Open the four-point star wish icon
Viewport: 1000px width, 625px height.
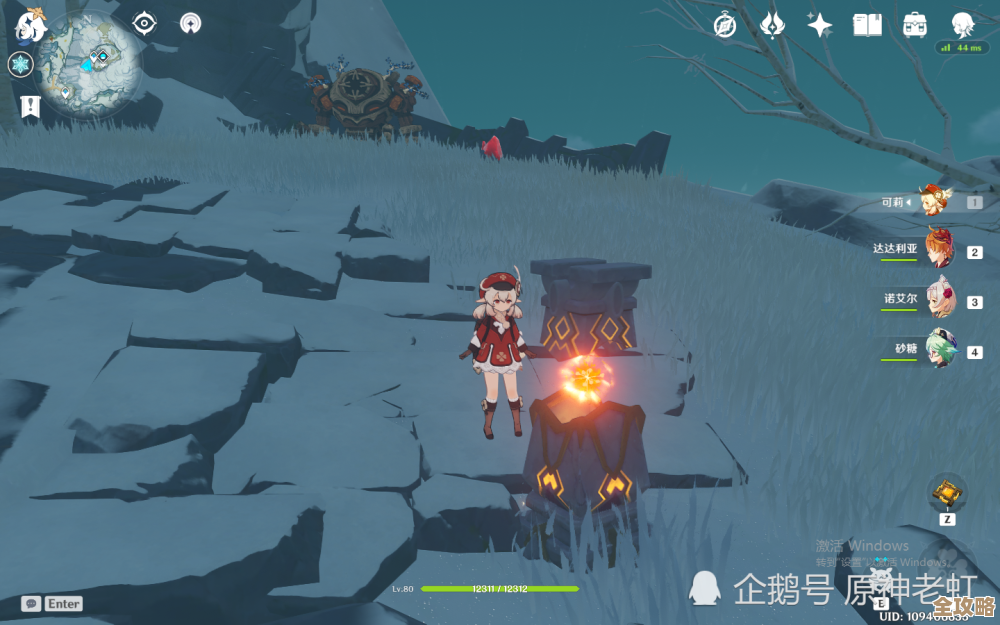pyautogui.click(x=820, y=25)
